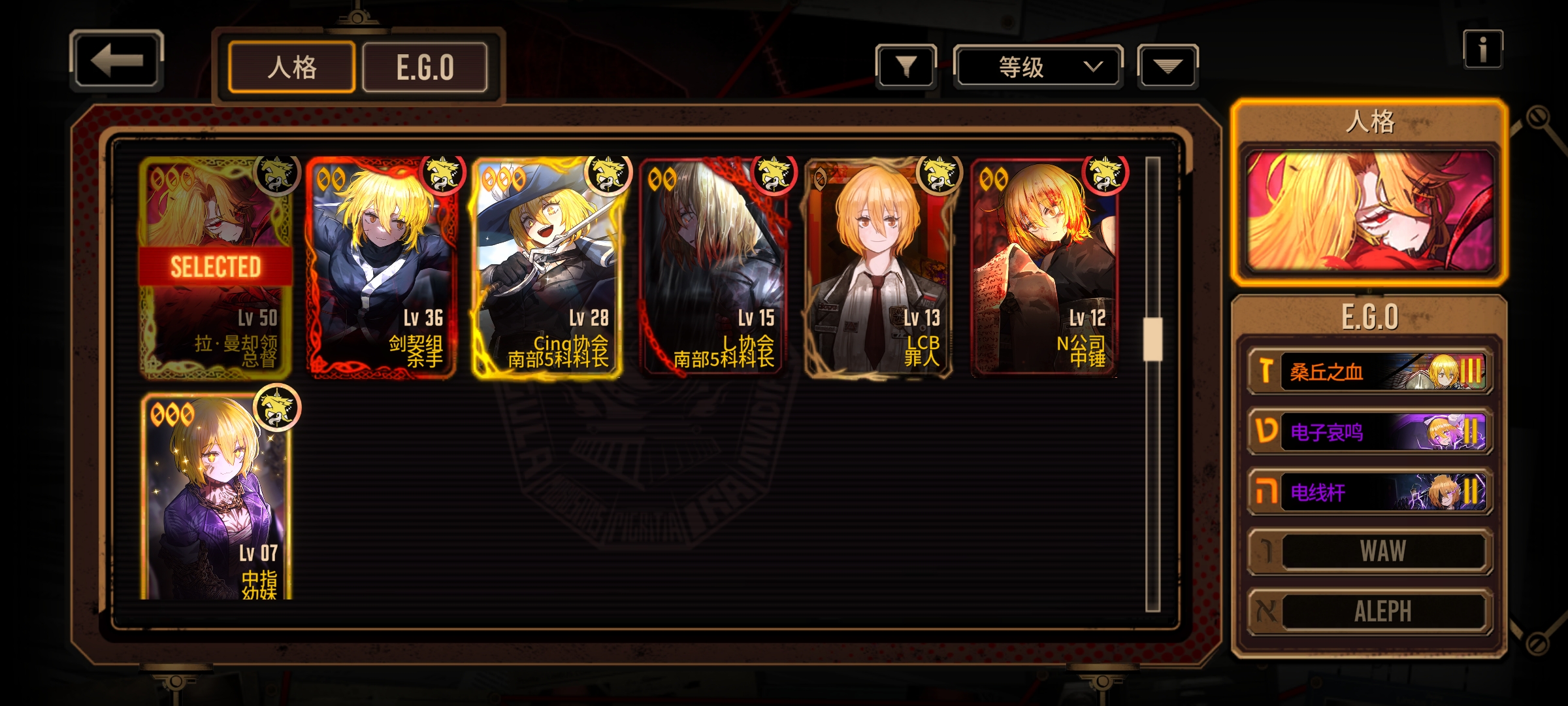Image resolution: width=1568 pixels, height=706 pixels.
Task: Show the info panel via i icon
Action: (1482, 50)
